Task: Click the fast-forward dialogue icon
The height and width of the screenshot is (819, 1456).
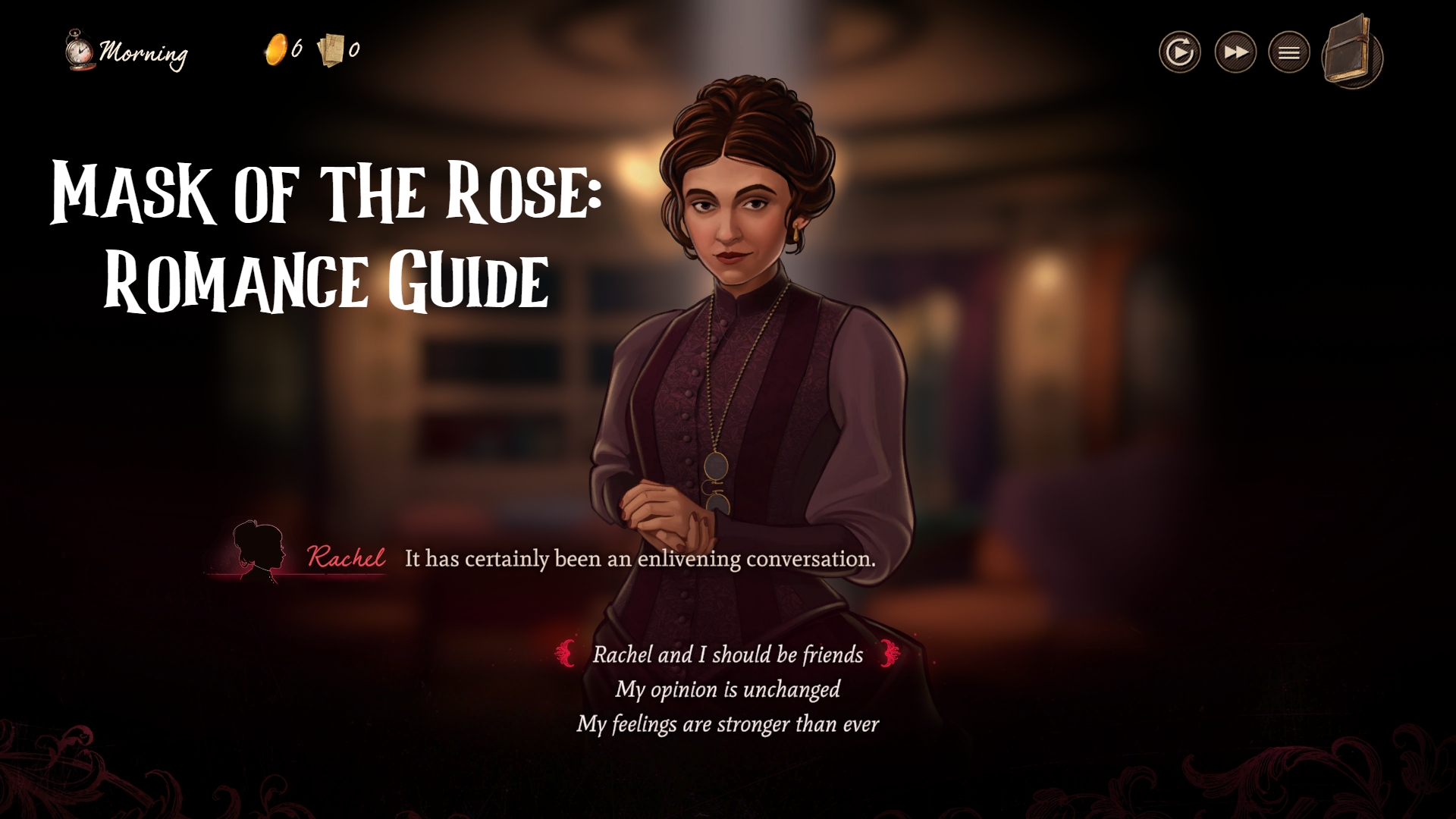Action: pos(1235,52)
